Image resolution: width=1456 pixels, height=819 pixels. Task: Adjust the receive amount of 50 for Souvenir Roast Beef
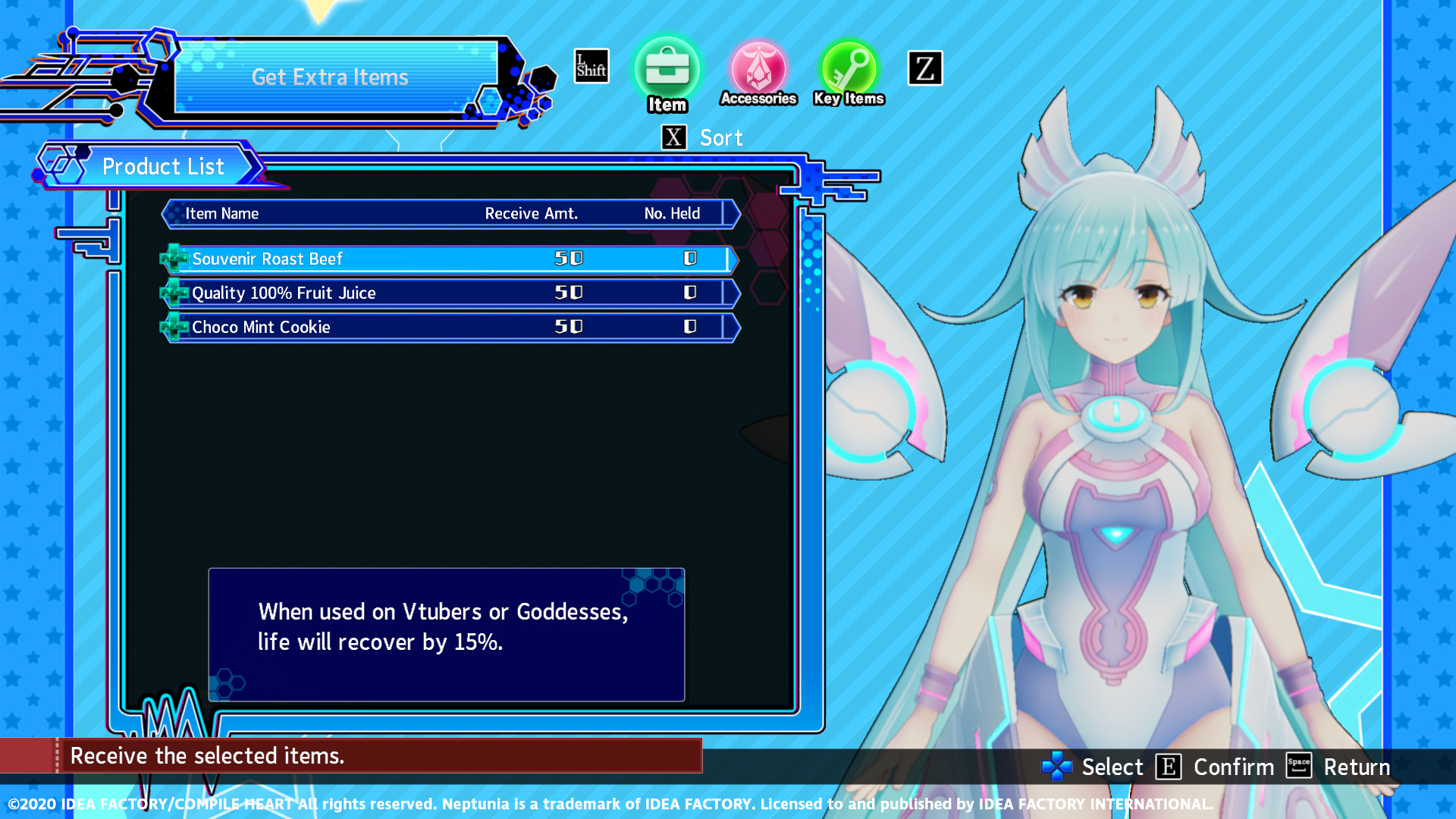(x=567, y=258)
